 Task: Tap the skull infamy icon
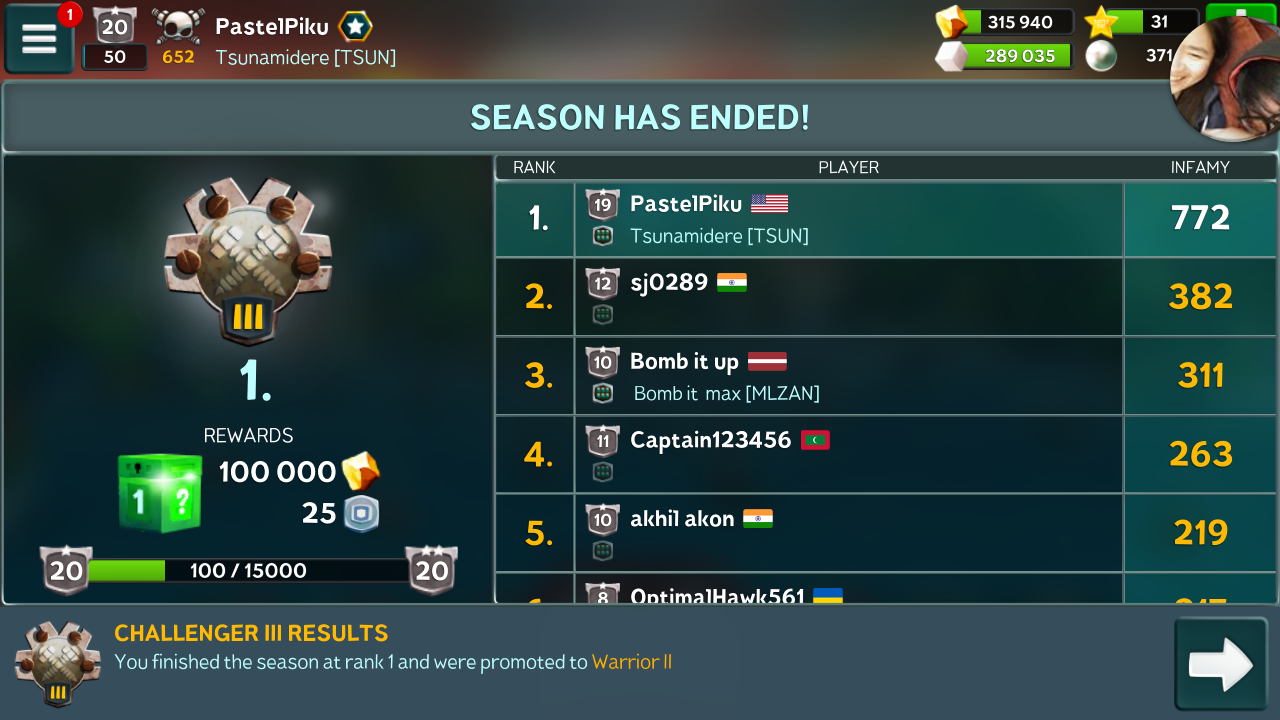pyautogui.click(x=178, y=27)
